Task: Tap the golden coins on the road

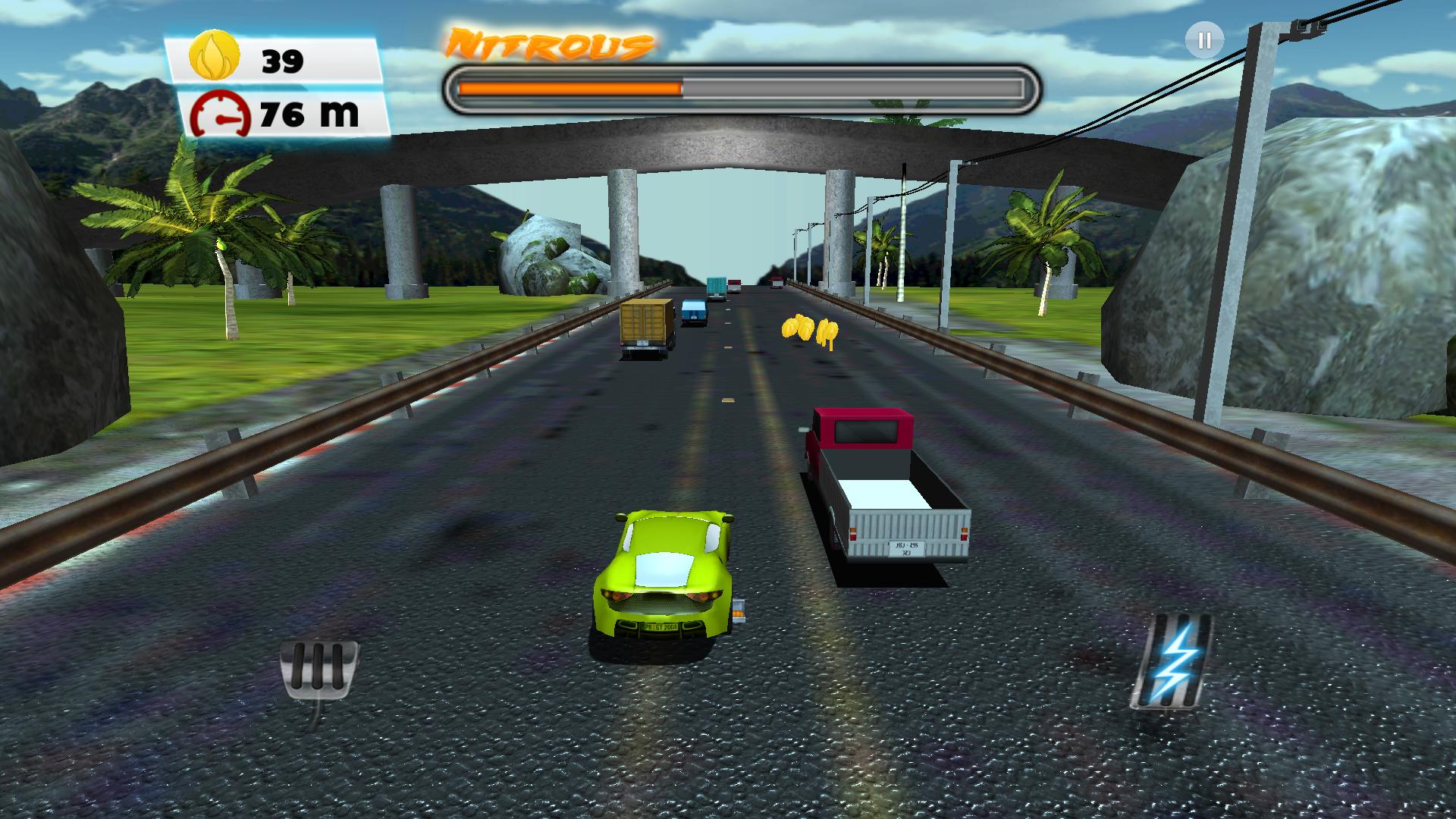Action: coord(808,328)
